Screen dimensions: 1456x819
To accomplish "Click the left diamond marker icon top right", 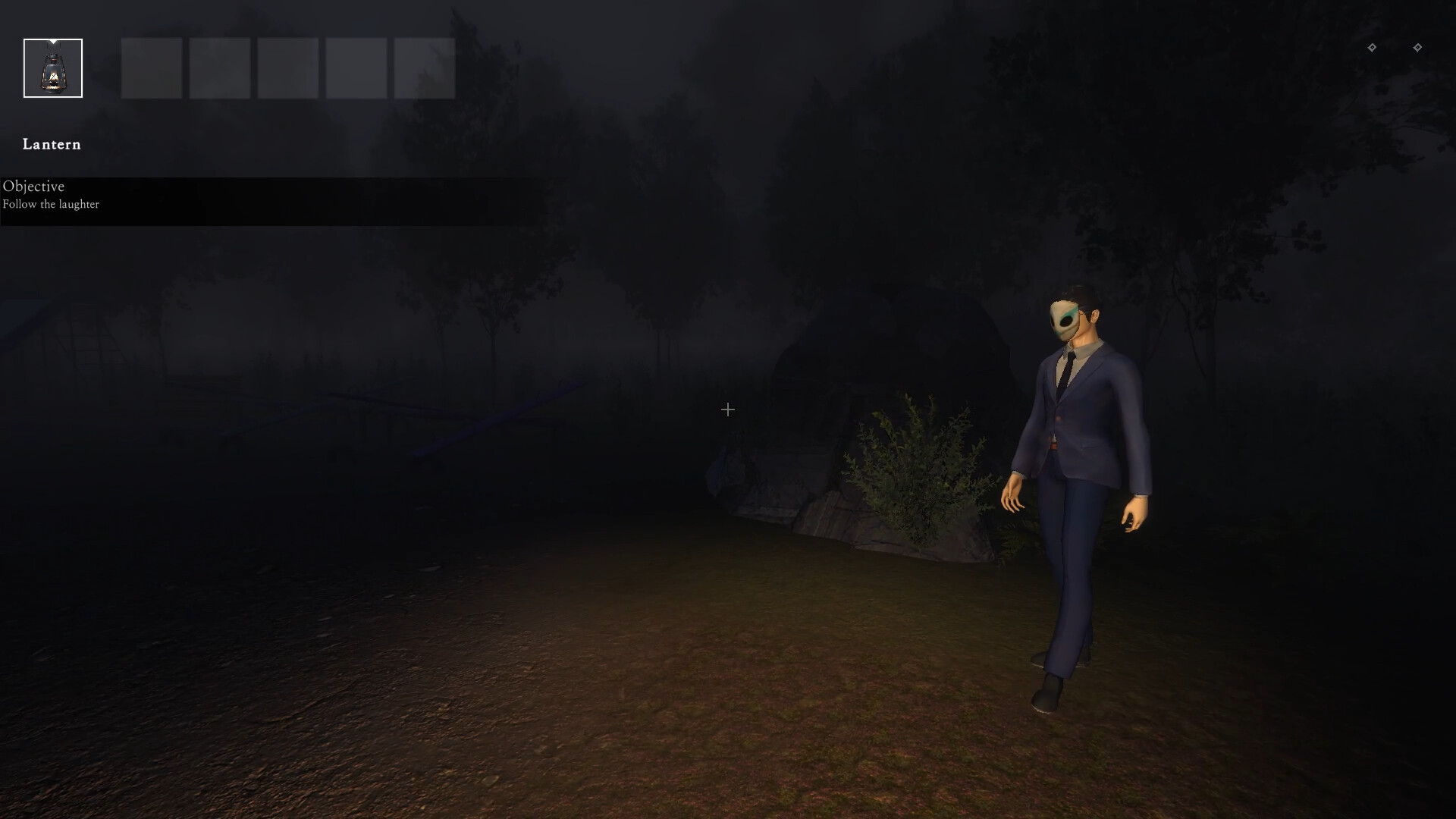I will (1373, 47).
